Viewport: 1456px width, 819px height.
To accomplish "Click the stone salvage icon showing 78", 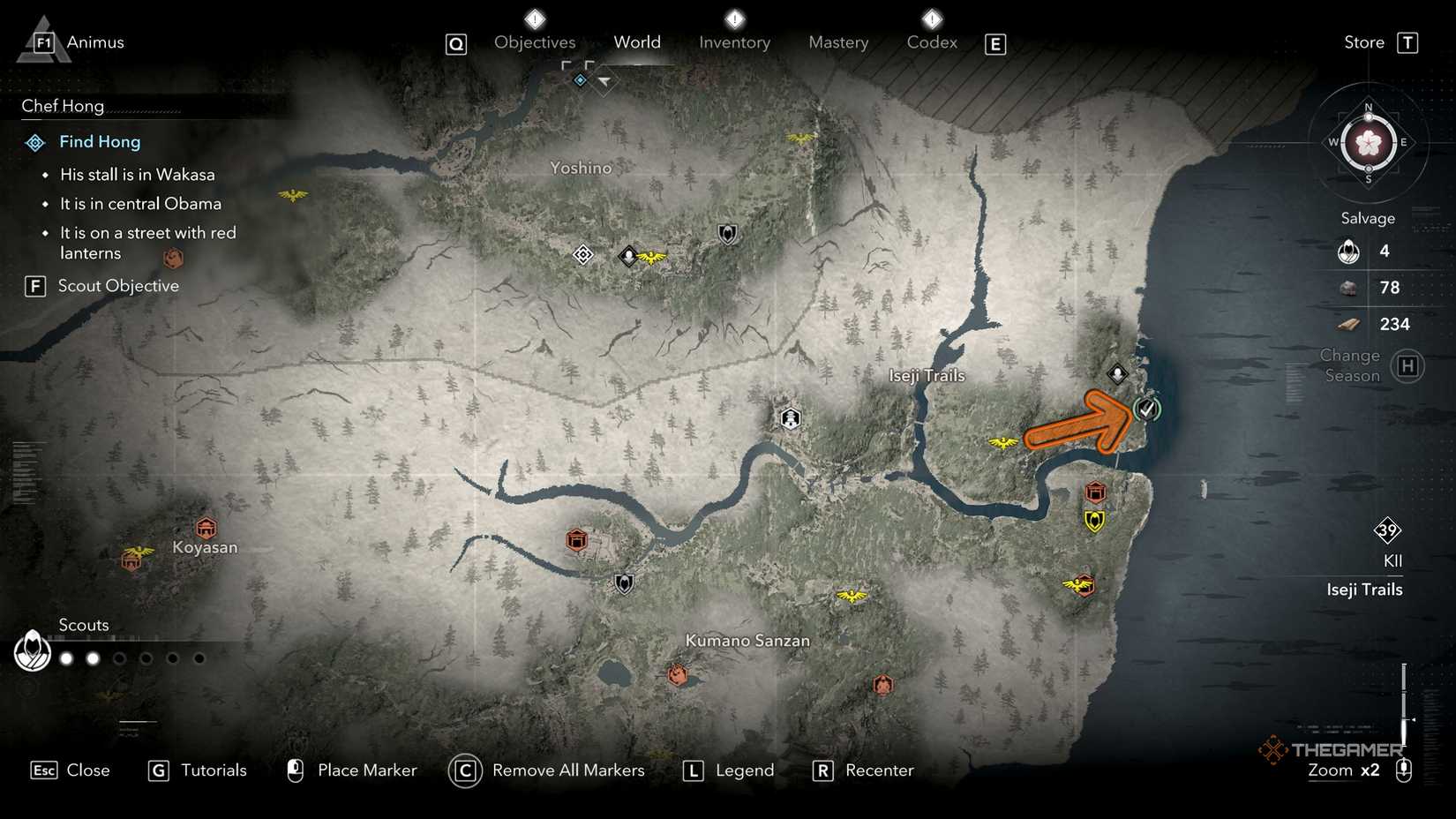I will tap(1348, 287).
